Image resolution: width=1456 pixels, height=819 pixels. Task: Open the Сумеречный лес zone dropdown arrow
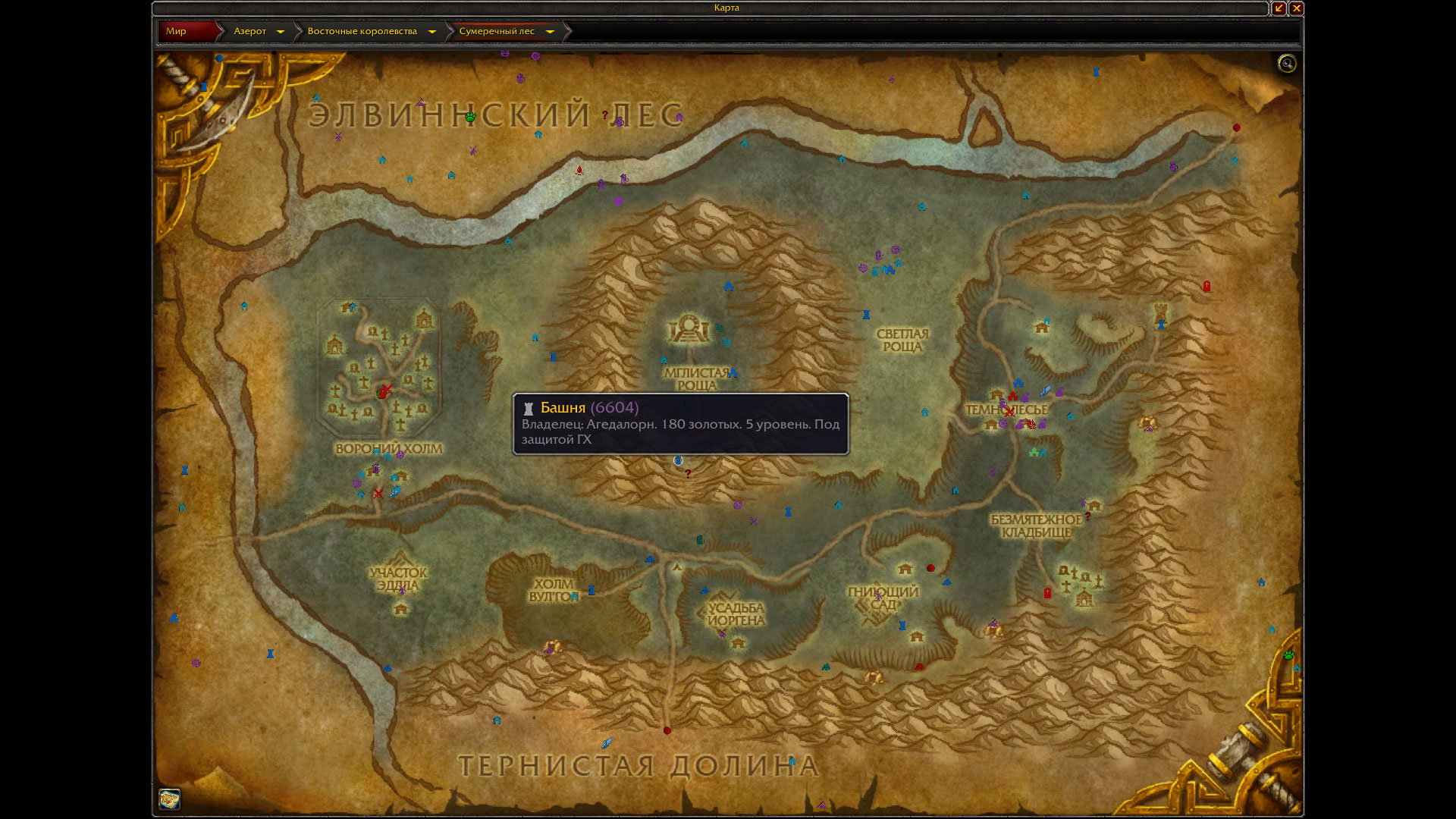coord(551,32)
